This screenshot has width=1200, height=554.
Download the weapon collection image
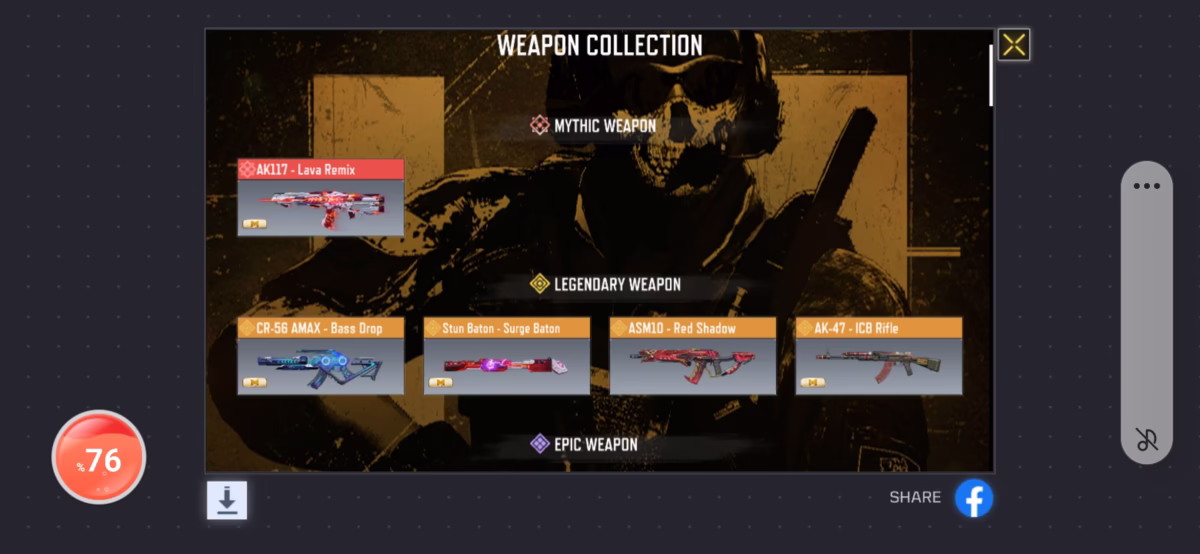227,500
